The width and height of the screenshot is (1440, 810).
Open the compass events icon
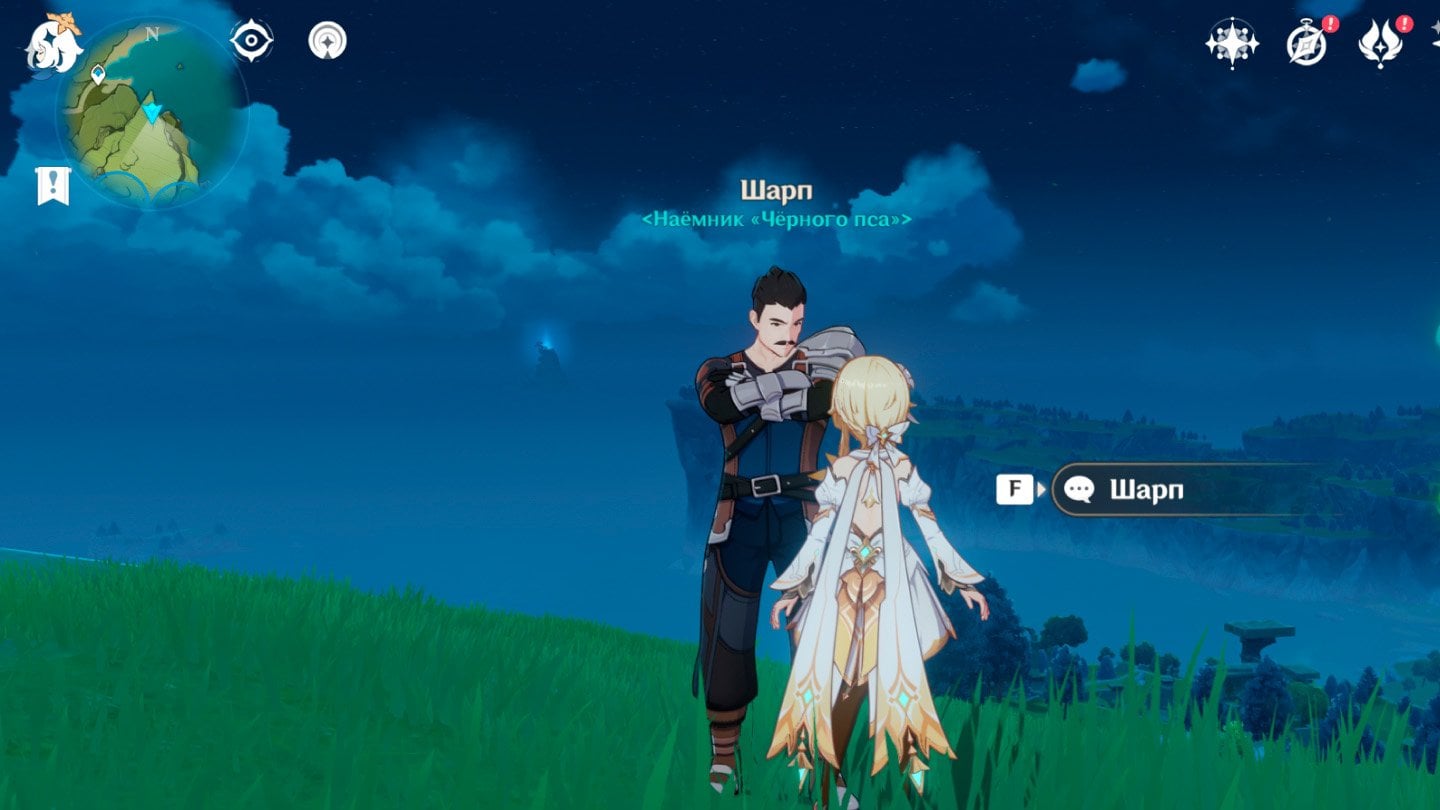[1306, 44]
